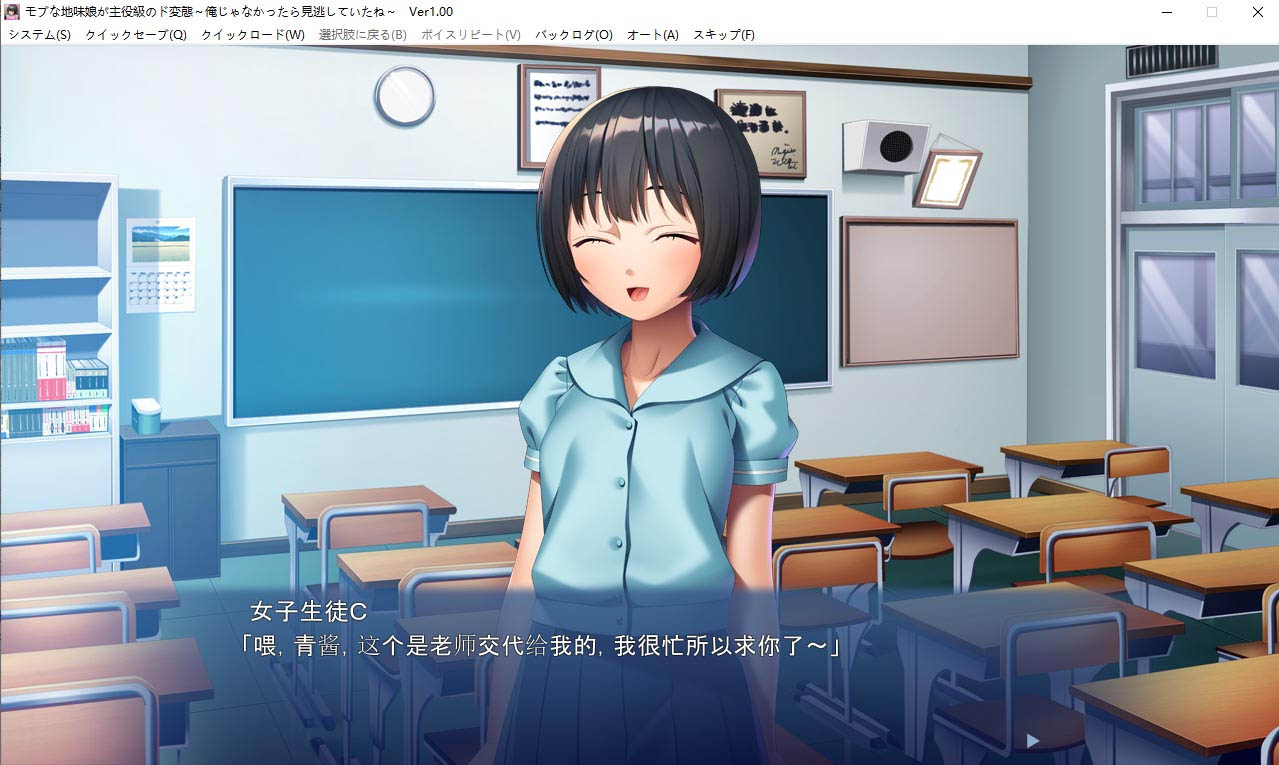Click クイックセーブ(Q) to quick save
Image resolution: width=1279 pixels, height=765 pixels.
pyautogui.click(x=136, y=35)
